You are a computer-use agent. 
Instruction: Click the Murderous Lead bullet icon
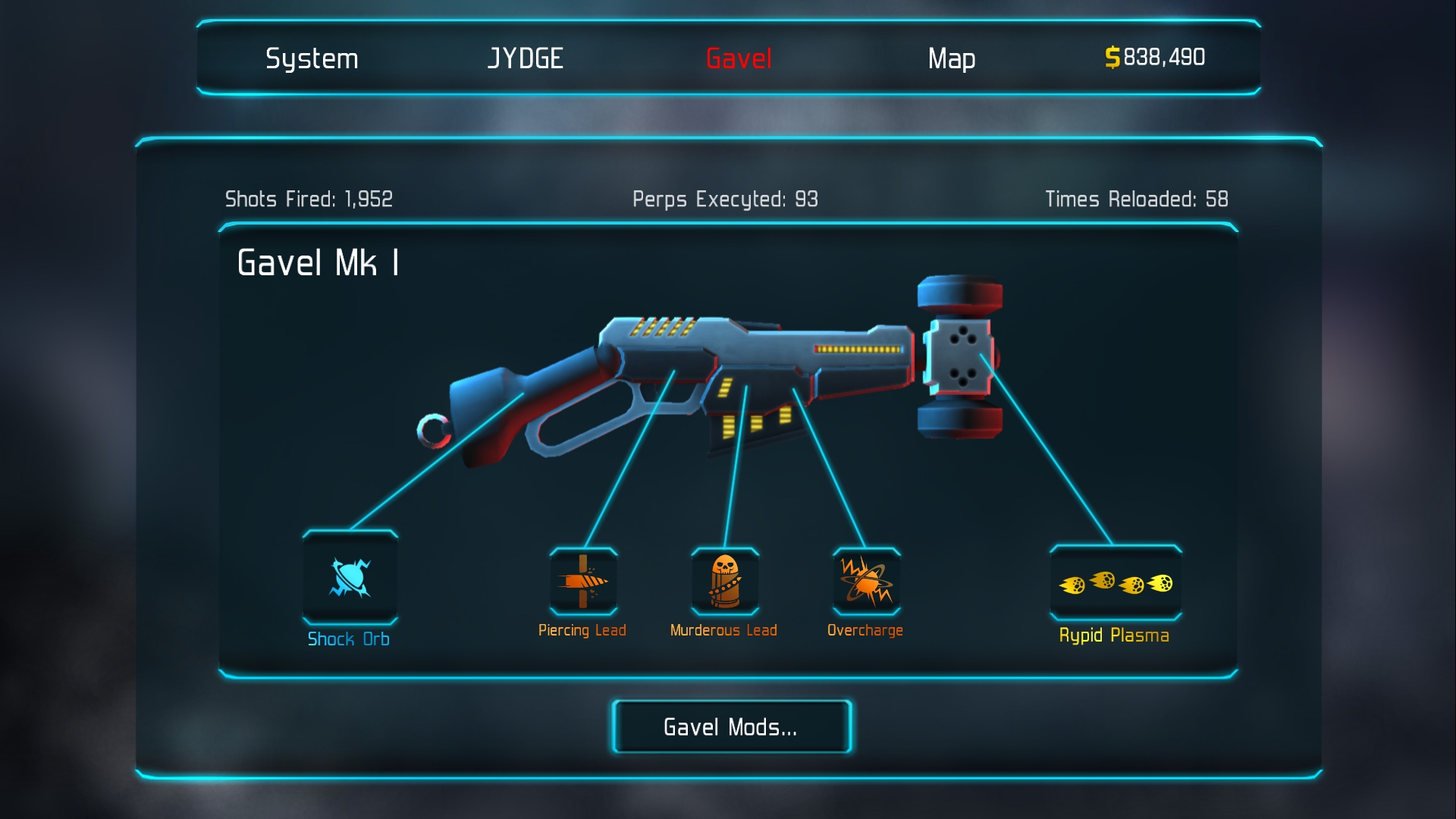pyautogui.click(x=723, y=581)
